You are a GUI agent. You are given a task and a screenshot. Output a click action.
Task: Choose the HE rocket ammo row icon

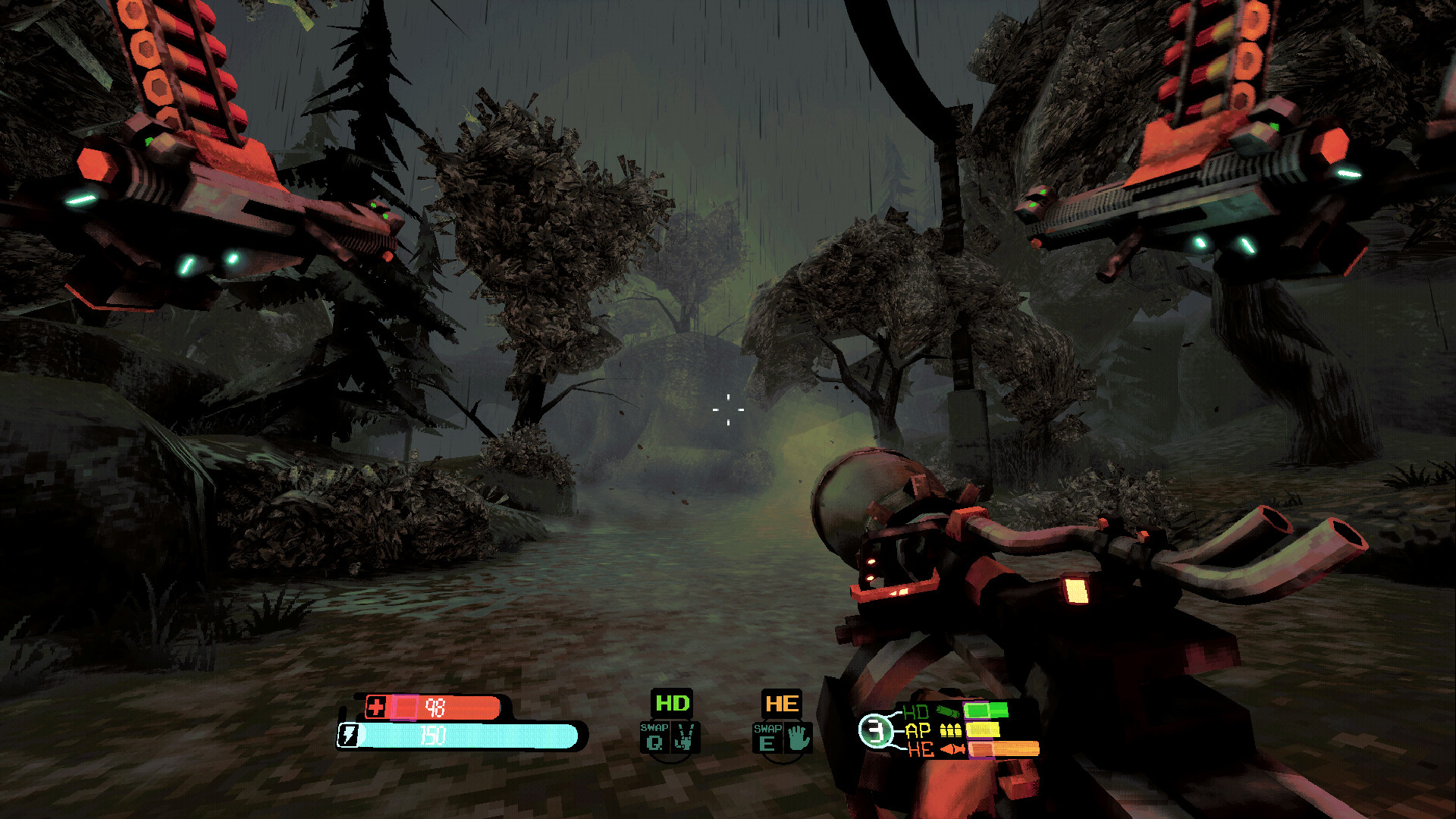click(x=952, y=749)
